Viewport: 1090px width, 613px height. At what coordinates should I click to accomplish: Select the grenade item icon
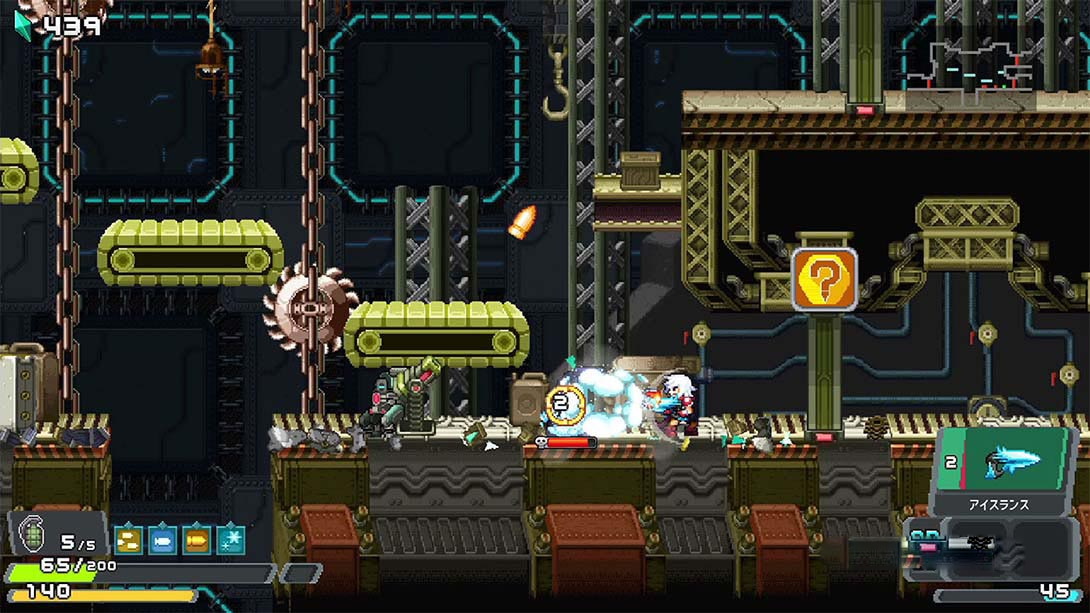(30, 534)
